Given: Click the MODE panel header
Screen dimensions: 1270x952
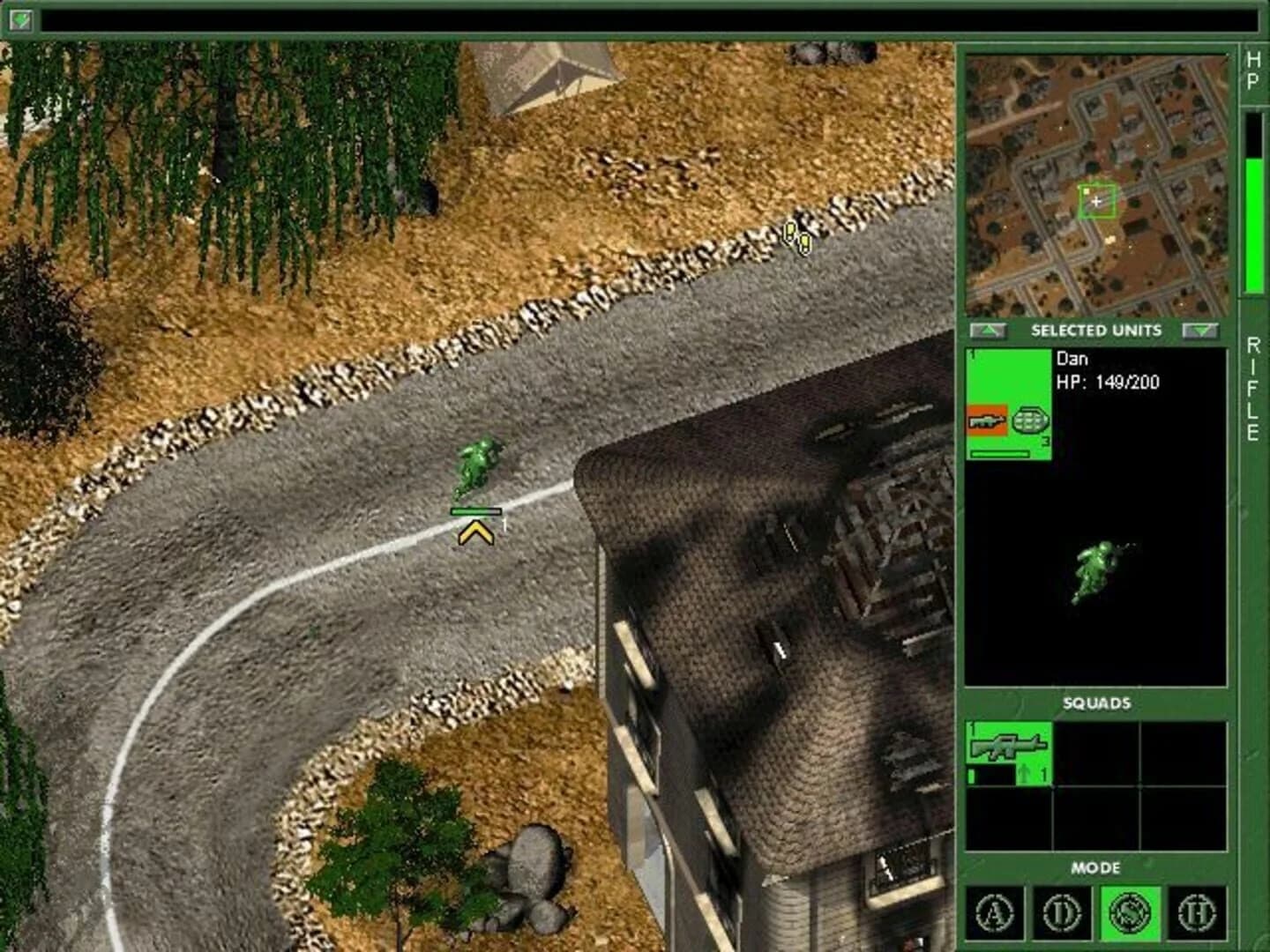Looking at the screenshot, I should 1096,868.
